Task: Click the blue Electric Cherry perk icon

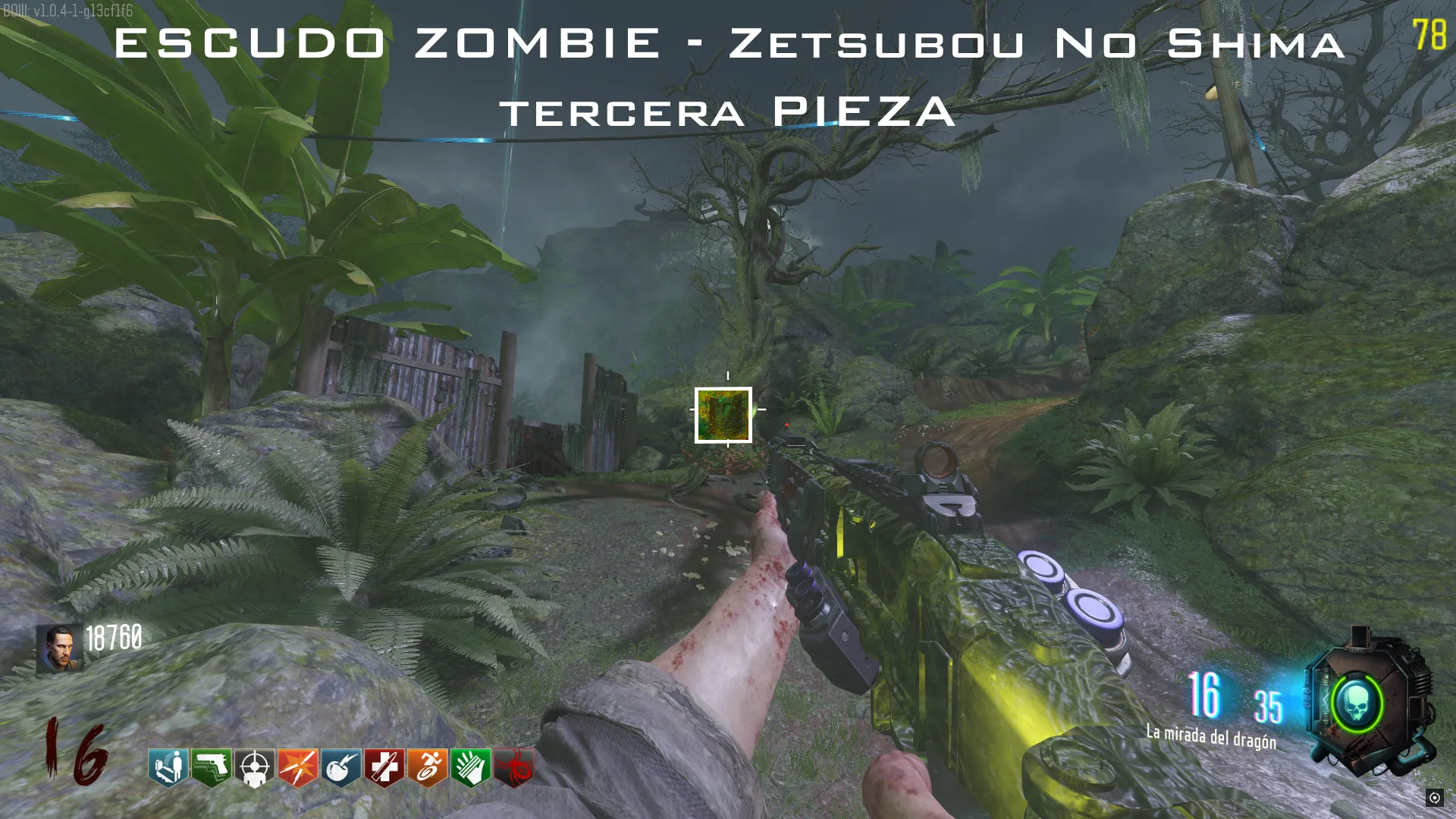Action: point(341,767)
